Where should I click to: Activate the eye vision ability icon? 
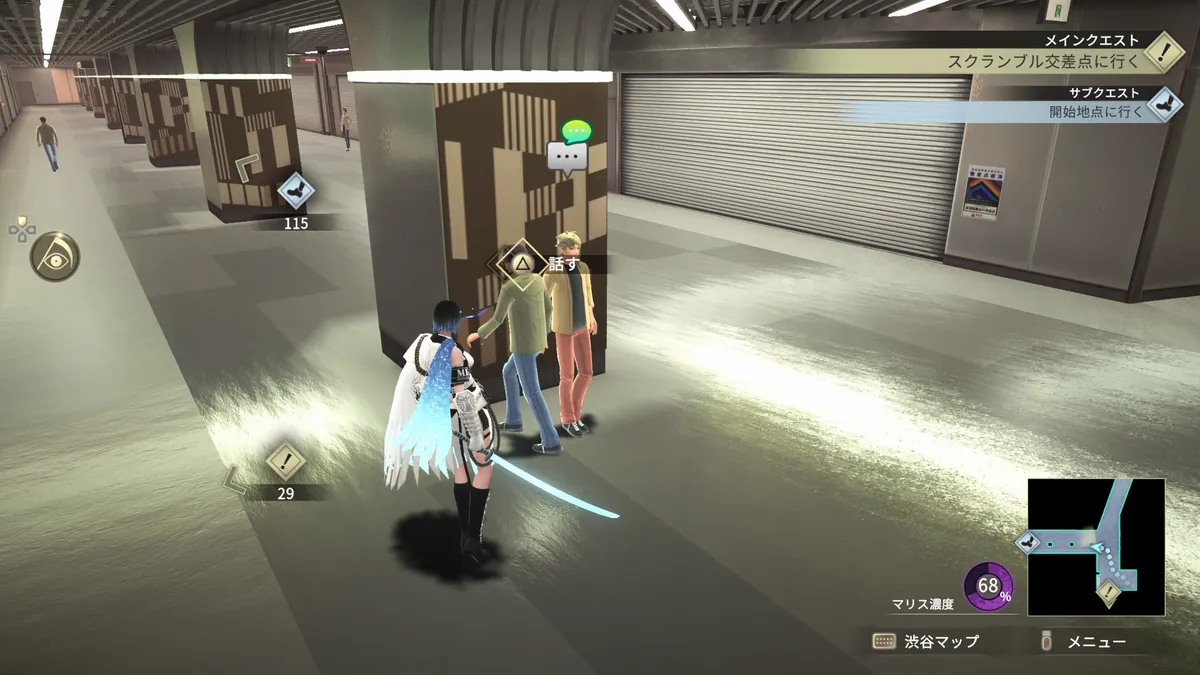point(55,257)
